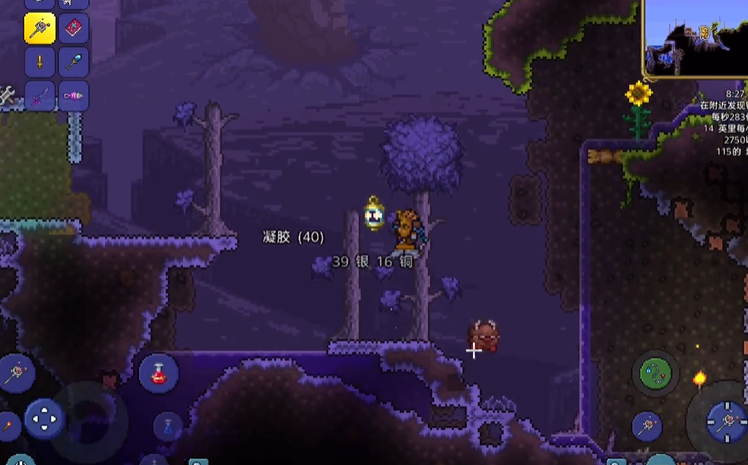Select the pink drill hotbar slot
The height and width of the screenshot is (465, 748).
tap(74, 97)
